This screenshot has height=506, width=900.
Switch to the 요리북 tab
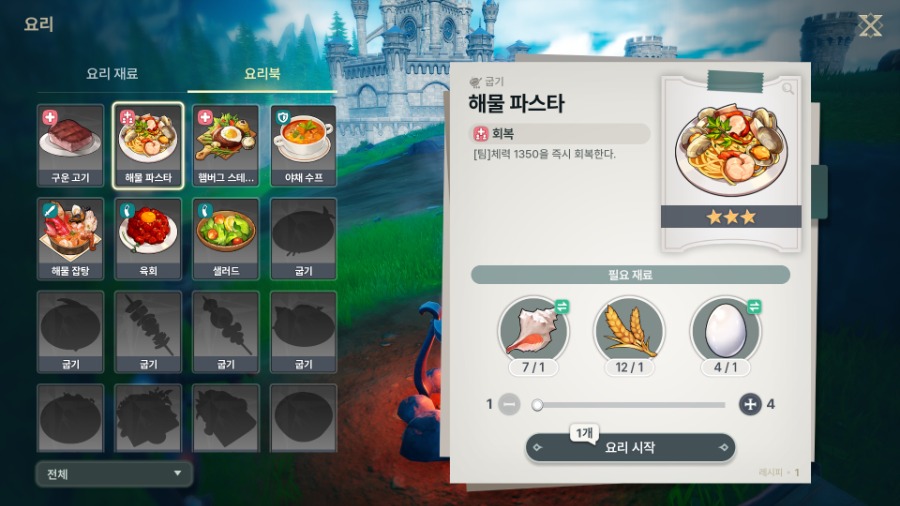262,74
